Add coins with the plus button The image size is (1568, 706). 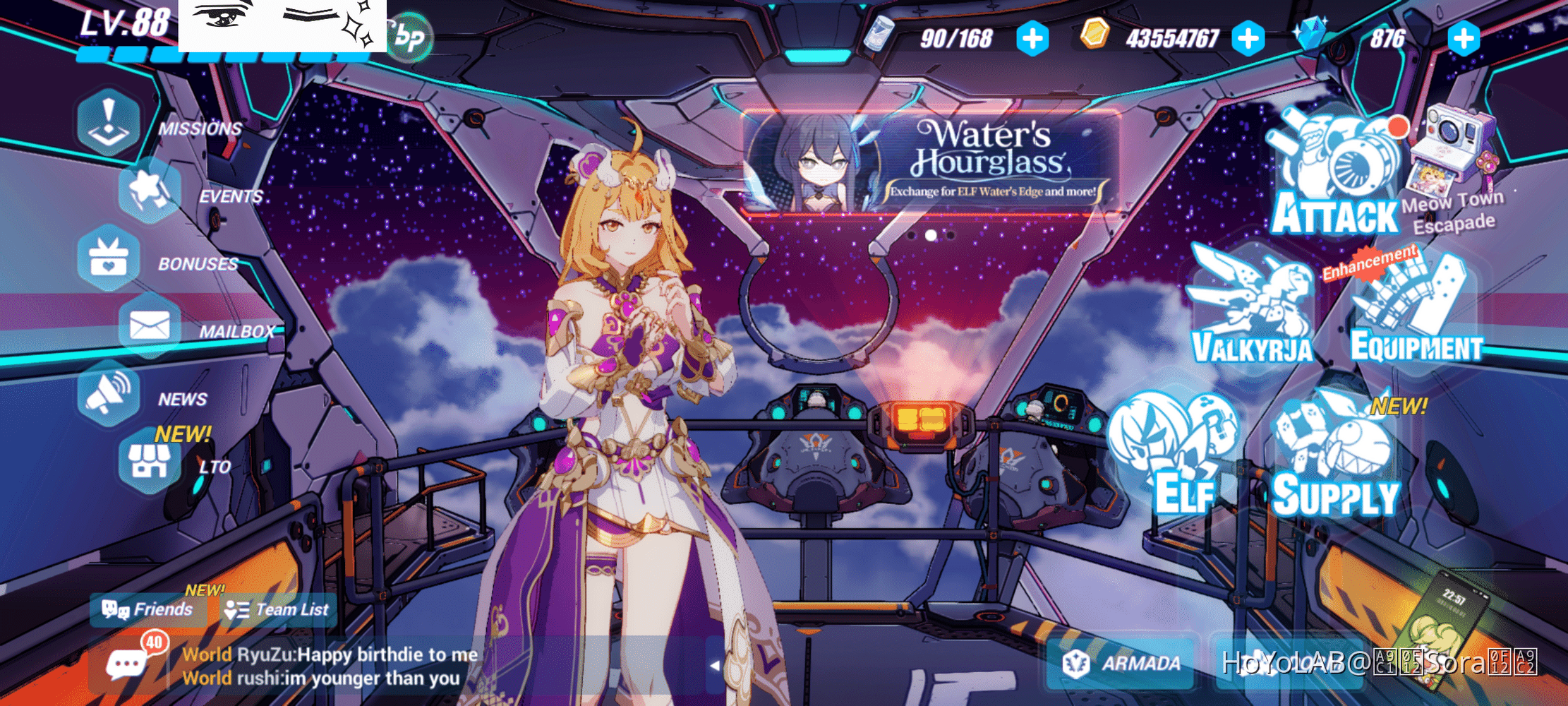[x=1248, y=38]
